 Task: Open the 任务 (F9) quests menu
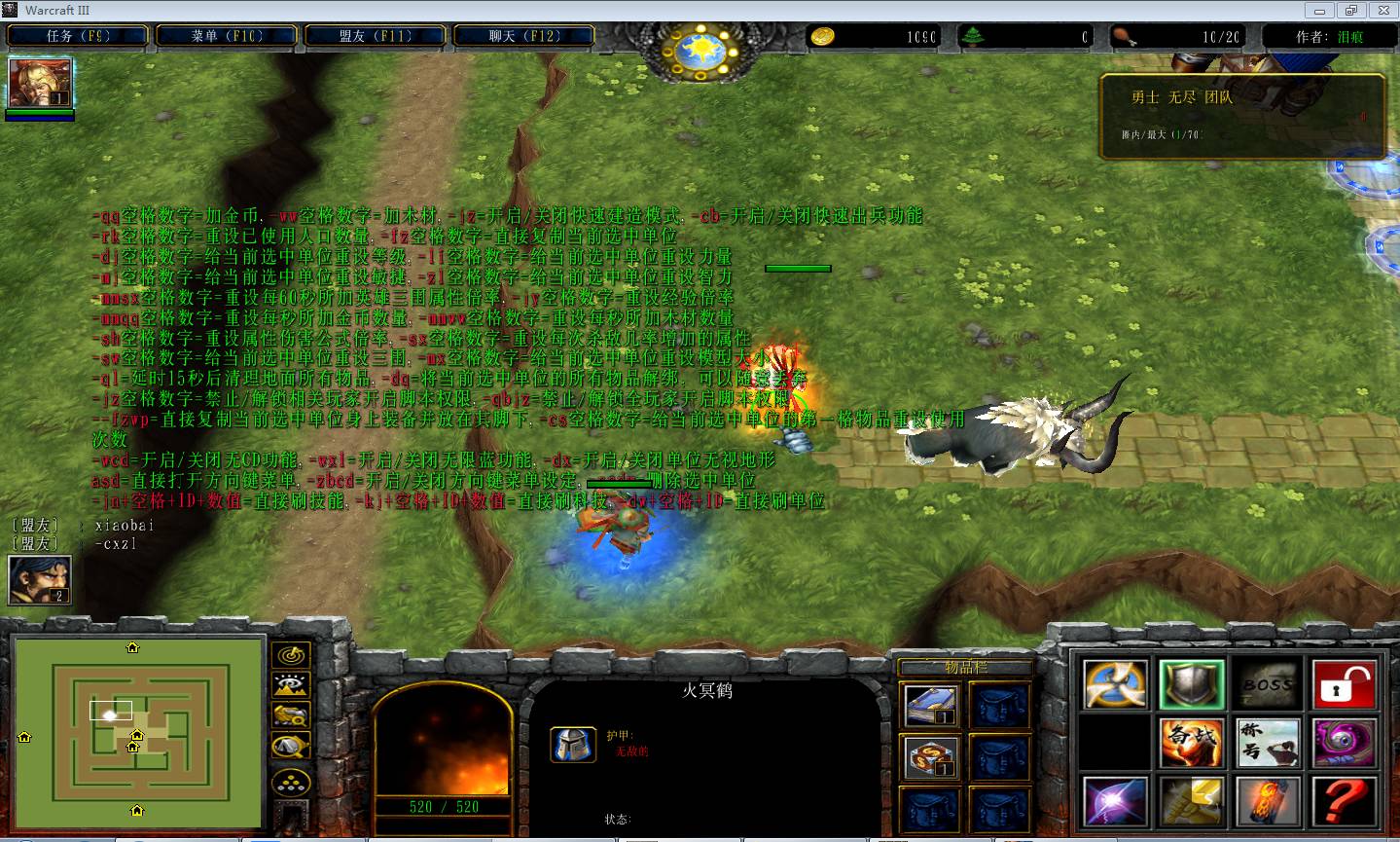[78, 36]
